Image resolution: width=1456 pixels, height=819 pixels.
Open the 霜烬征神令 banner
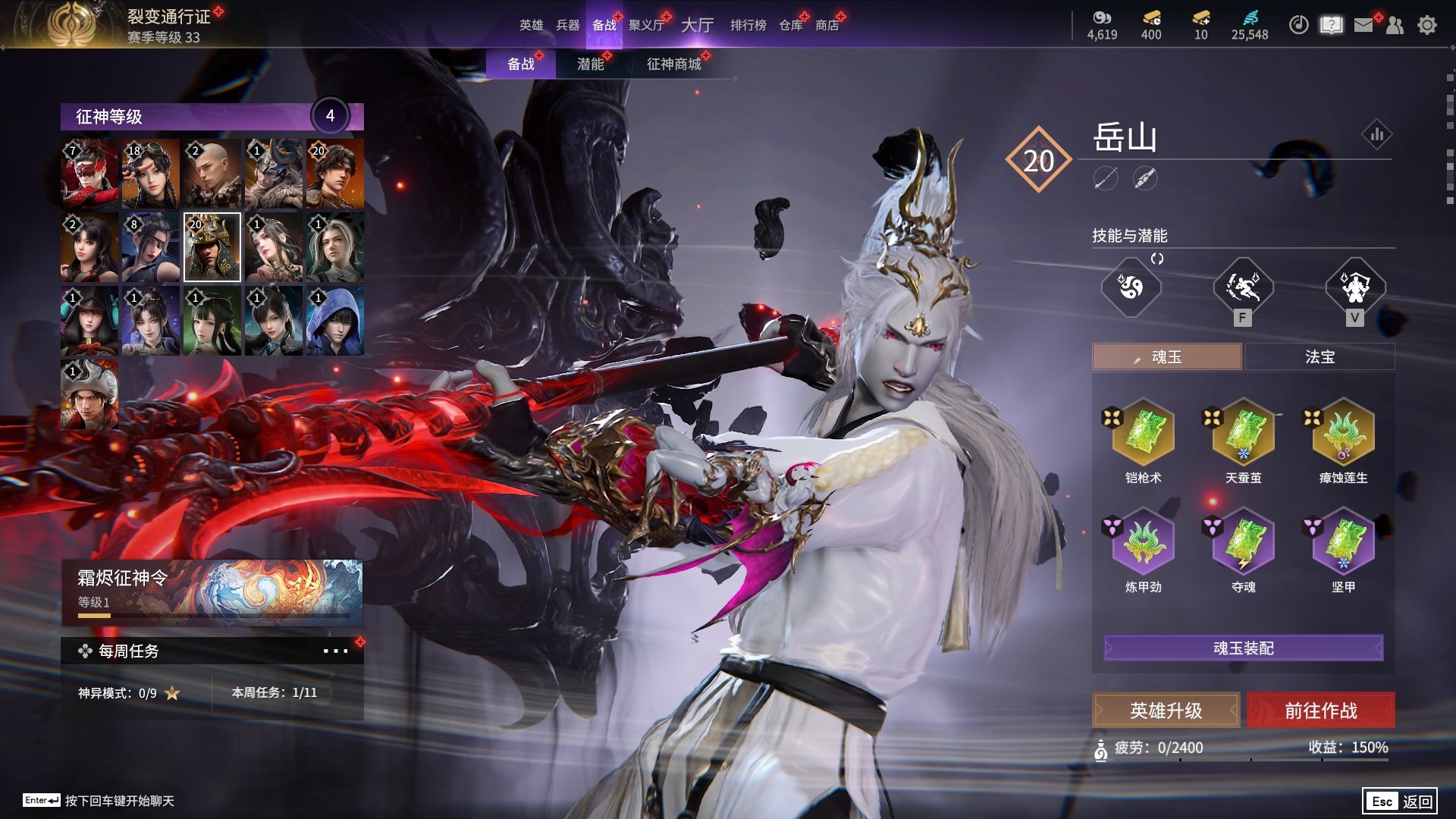click(x=212, y=592)
